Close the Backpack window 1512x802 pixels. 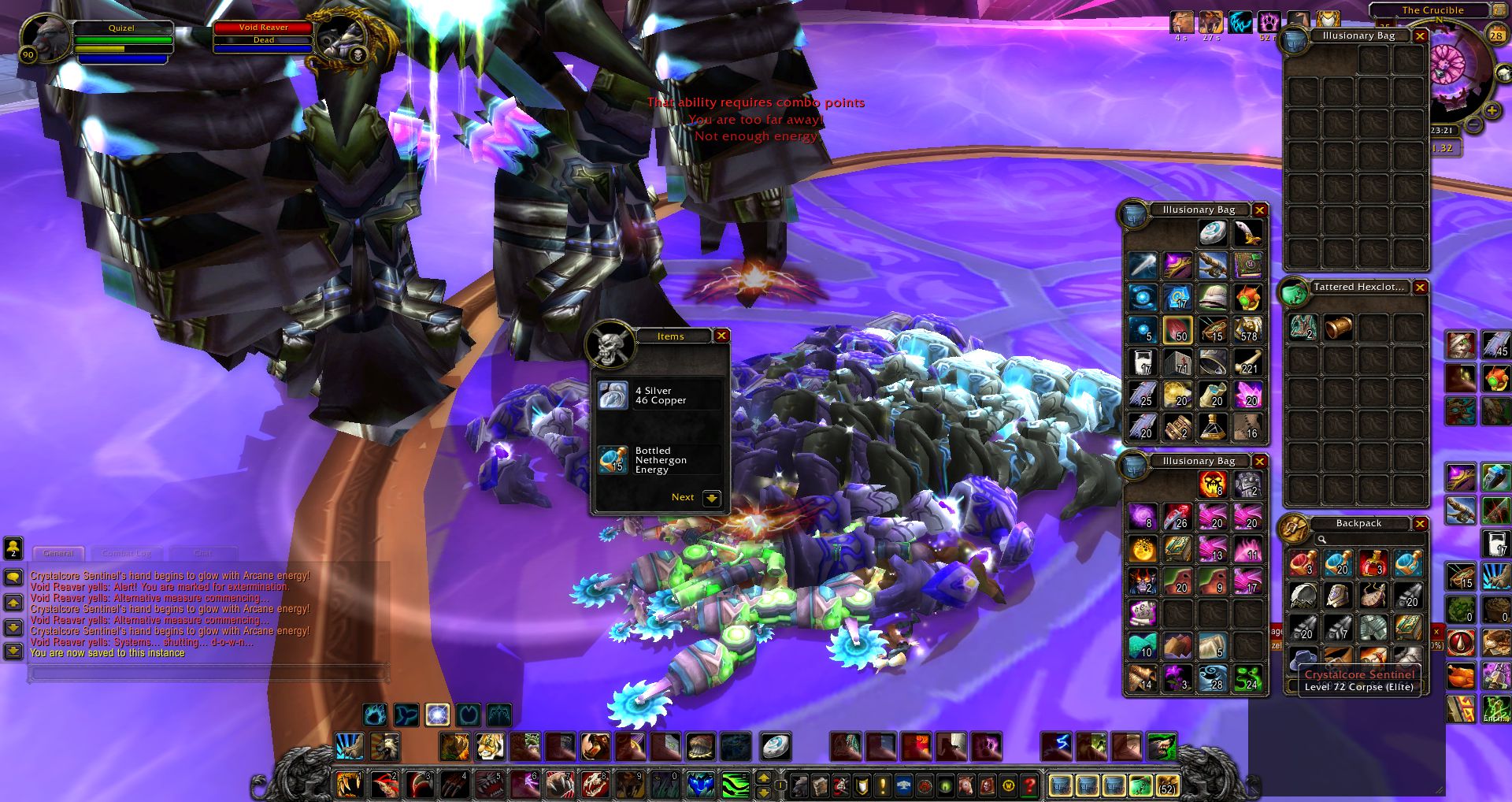(x=1420, y=524)
